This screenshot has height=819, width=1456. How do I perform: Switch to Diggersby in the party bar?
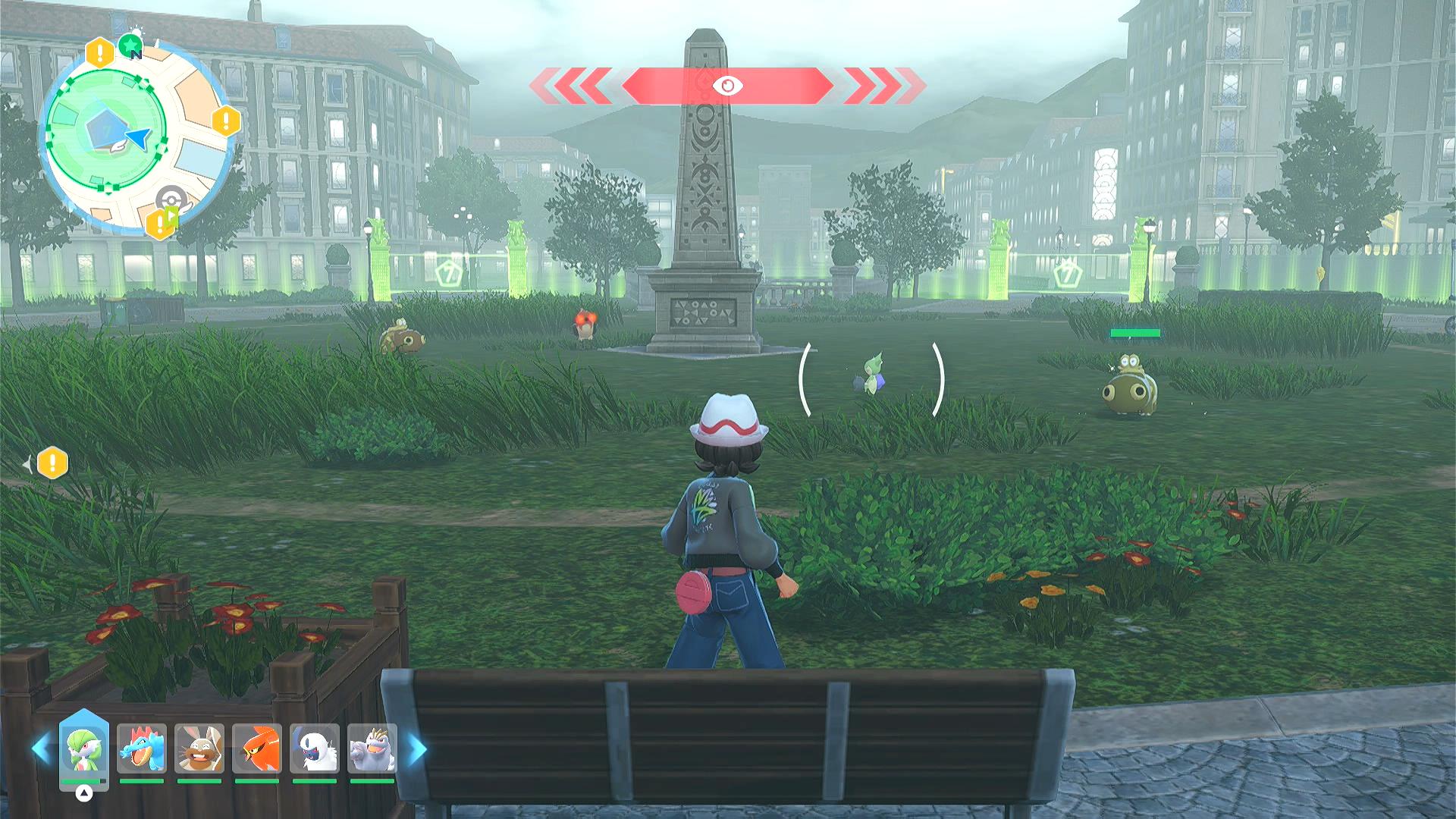(x=199, y=749)
